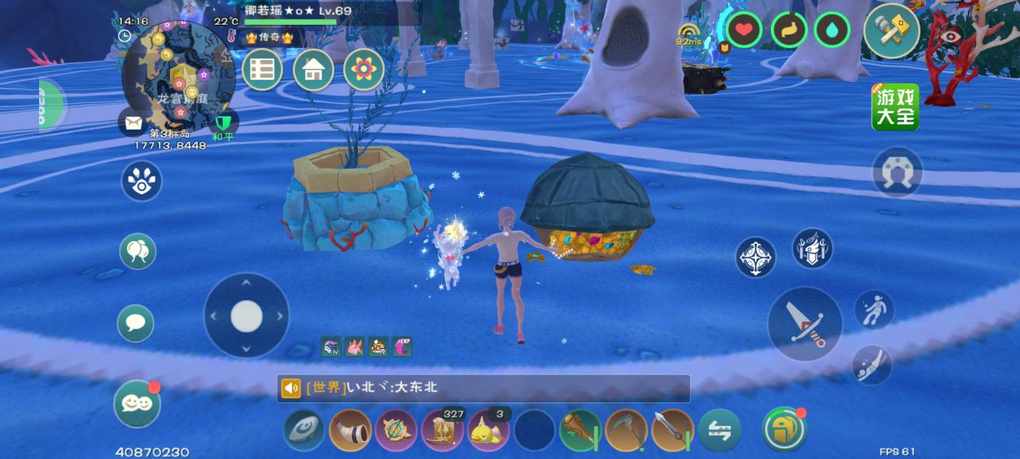Image resolution: width=1020 pixels, height=459 pixels.
Task: Open the list menu button
Action: click(x=263, y=70)
